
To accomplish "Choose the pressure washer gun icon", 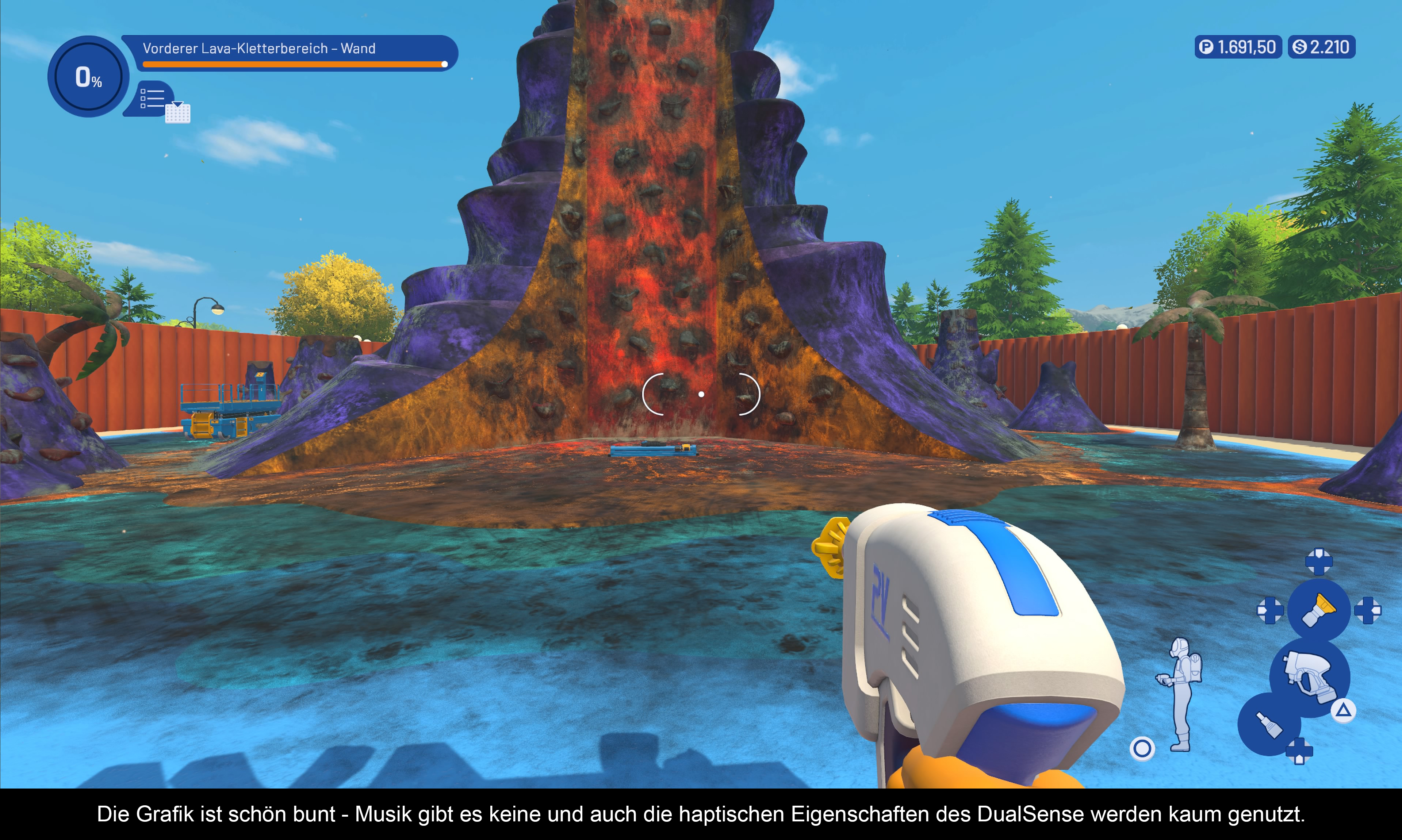I will click(x=1309, y=676).
